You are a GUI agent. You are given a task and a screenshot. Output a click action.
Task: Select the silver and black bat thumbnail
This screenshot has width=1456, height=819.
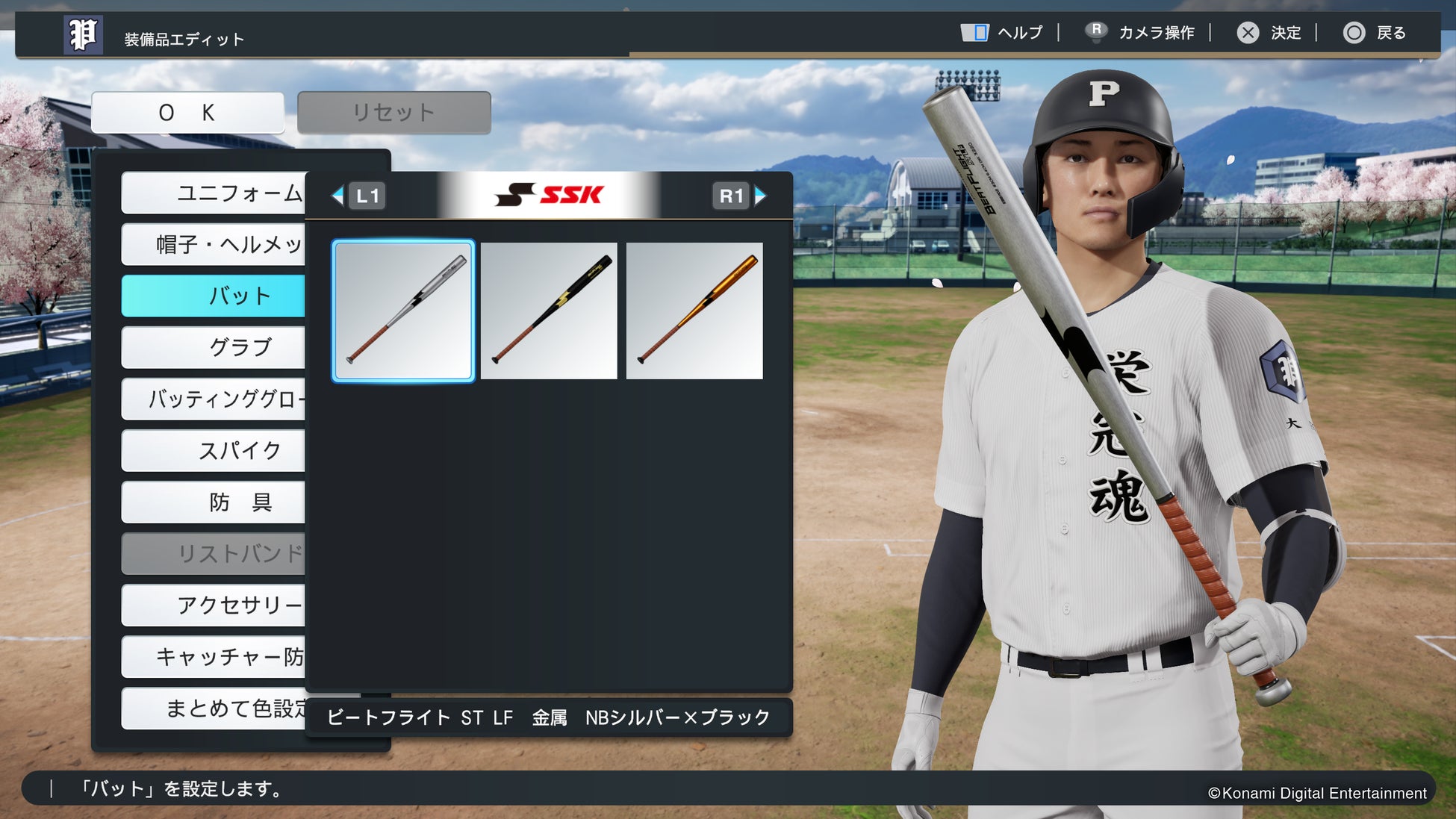pyautogui.click(x=403, y=311)
